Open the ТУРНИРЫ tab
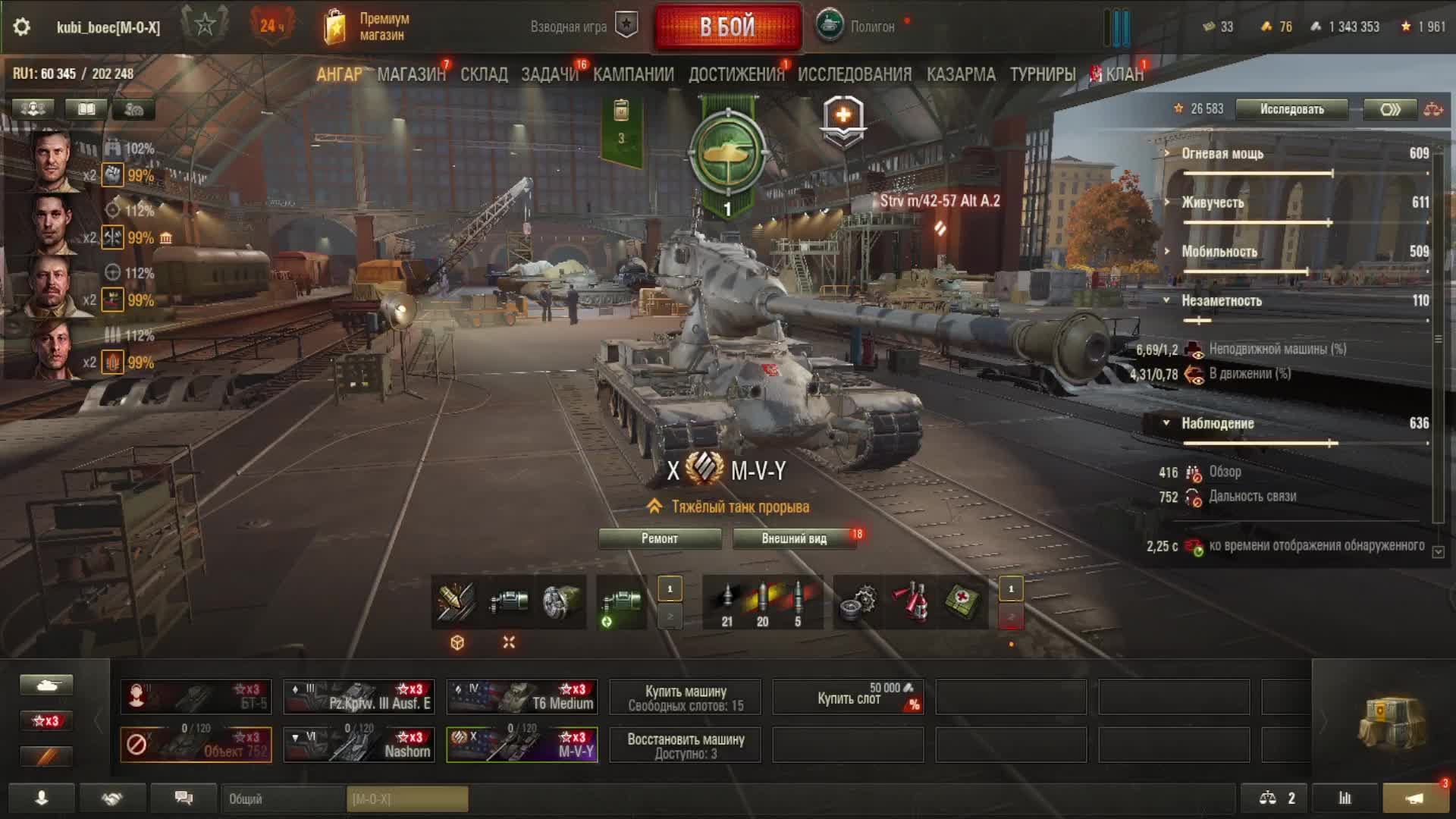 1043,74
